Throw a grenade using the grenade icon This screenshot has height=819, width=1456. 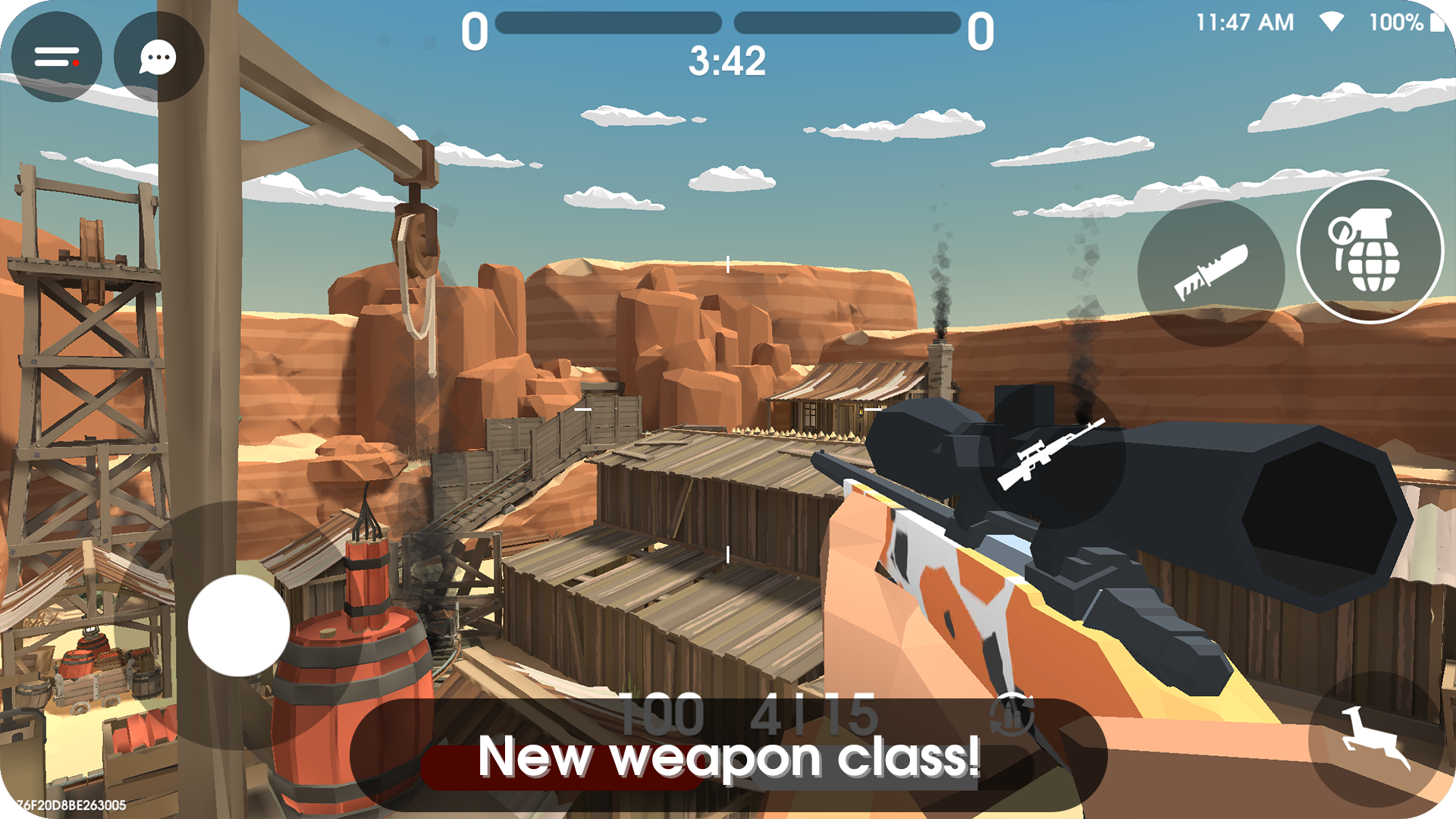1369,252
